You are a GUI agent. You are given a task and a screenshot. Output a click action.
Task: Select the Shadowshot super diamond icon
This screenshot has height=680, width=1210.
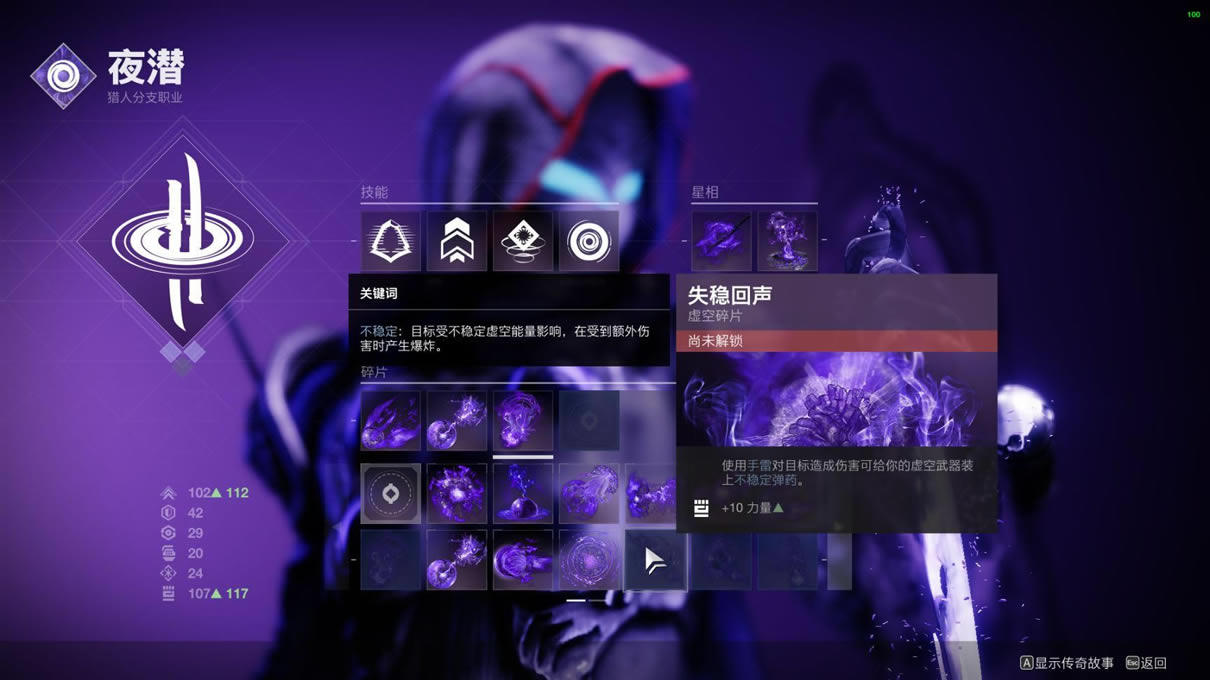coord(183,240)
